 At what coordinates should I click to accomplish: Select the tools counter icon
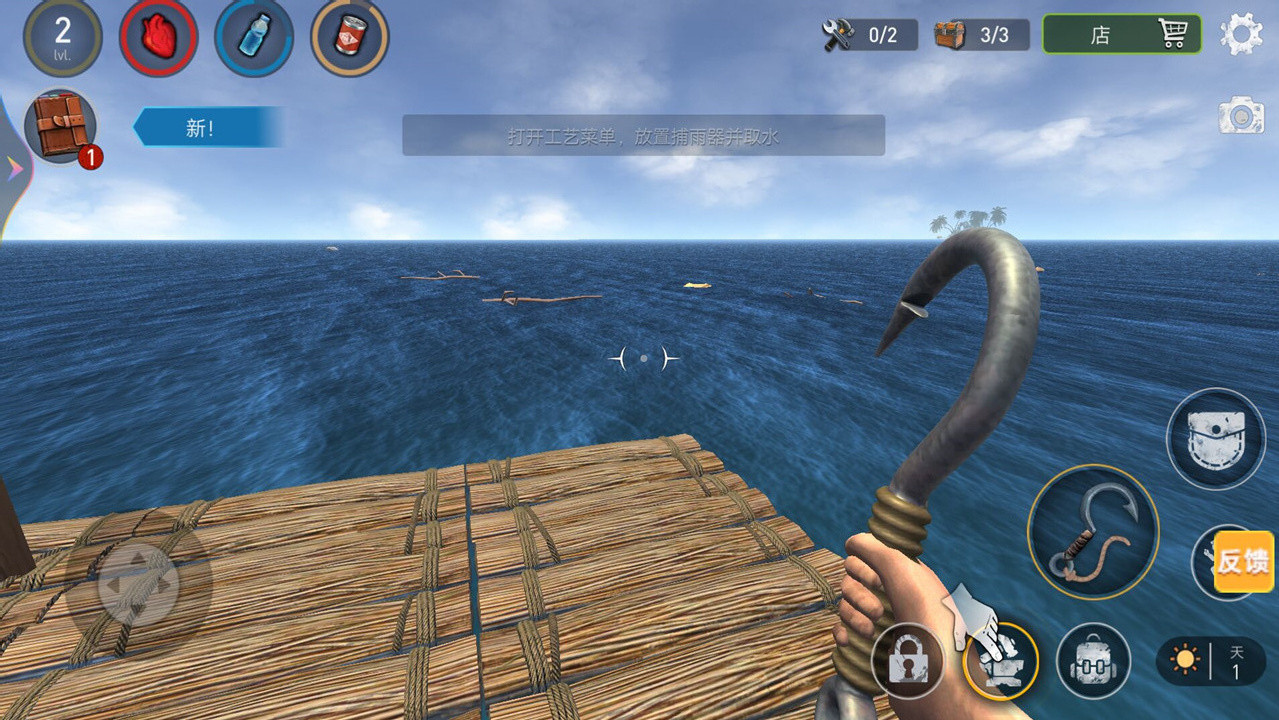click(868, 35)
